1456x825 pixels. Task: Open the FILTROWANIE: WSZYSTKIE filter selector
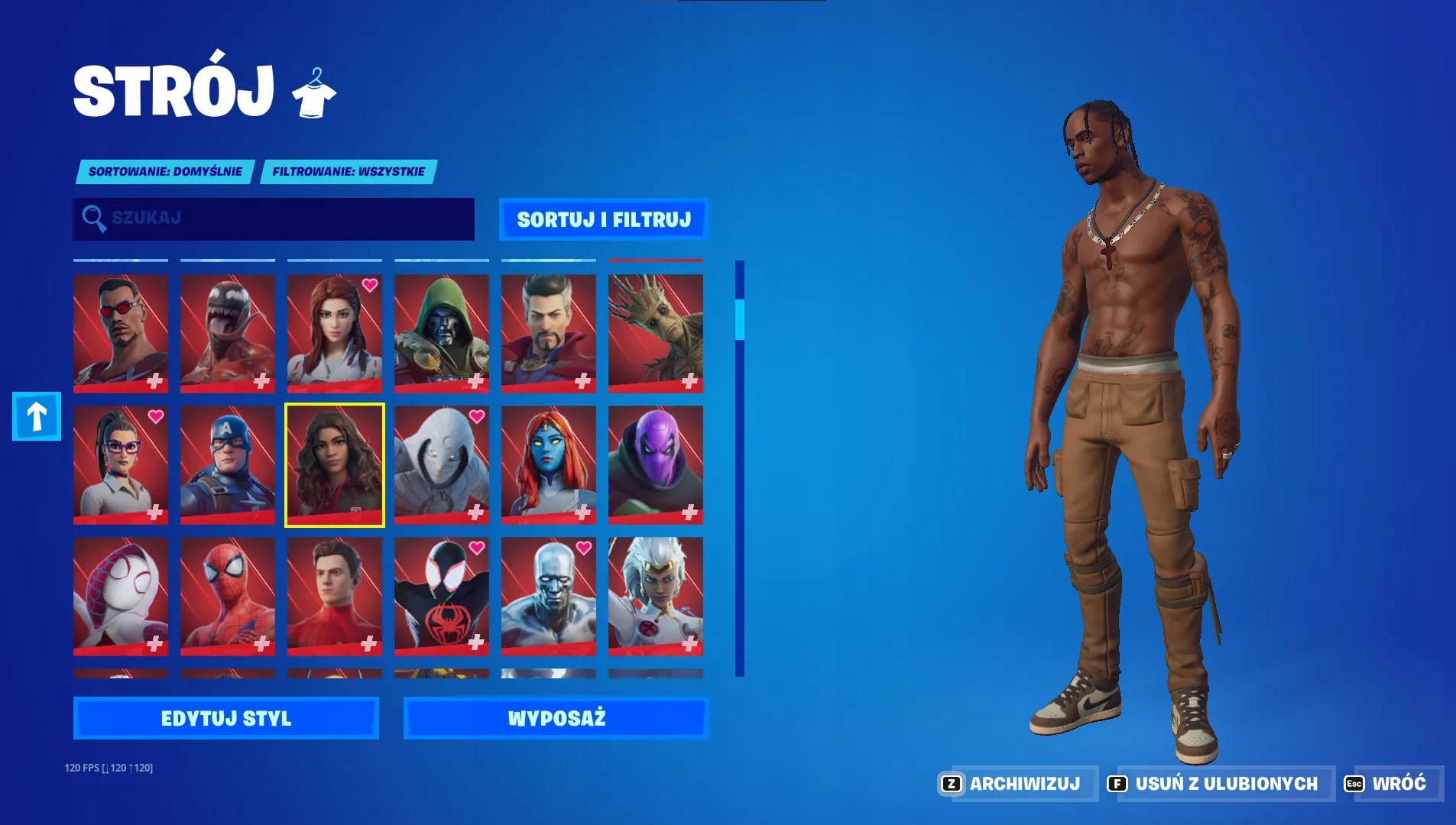click(349, 171)
